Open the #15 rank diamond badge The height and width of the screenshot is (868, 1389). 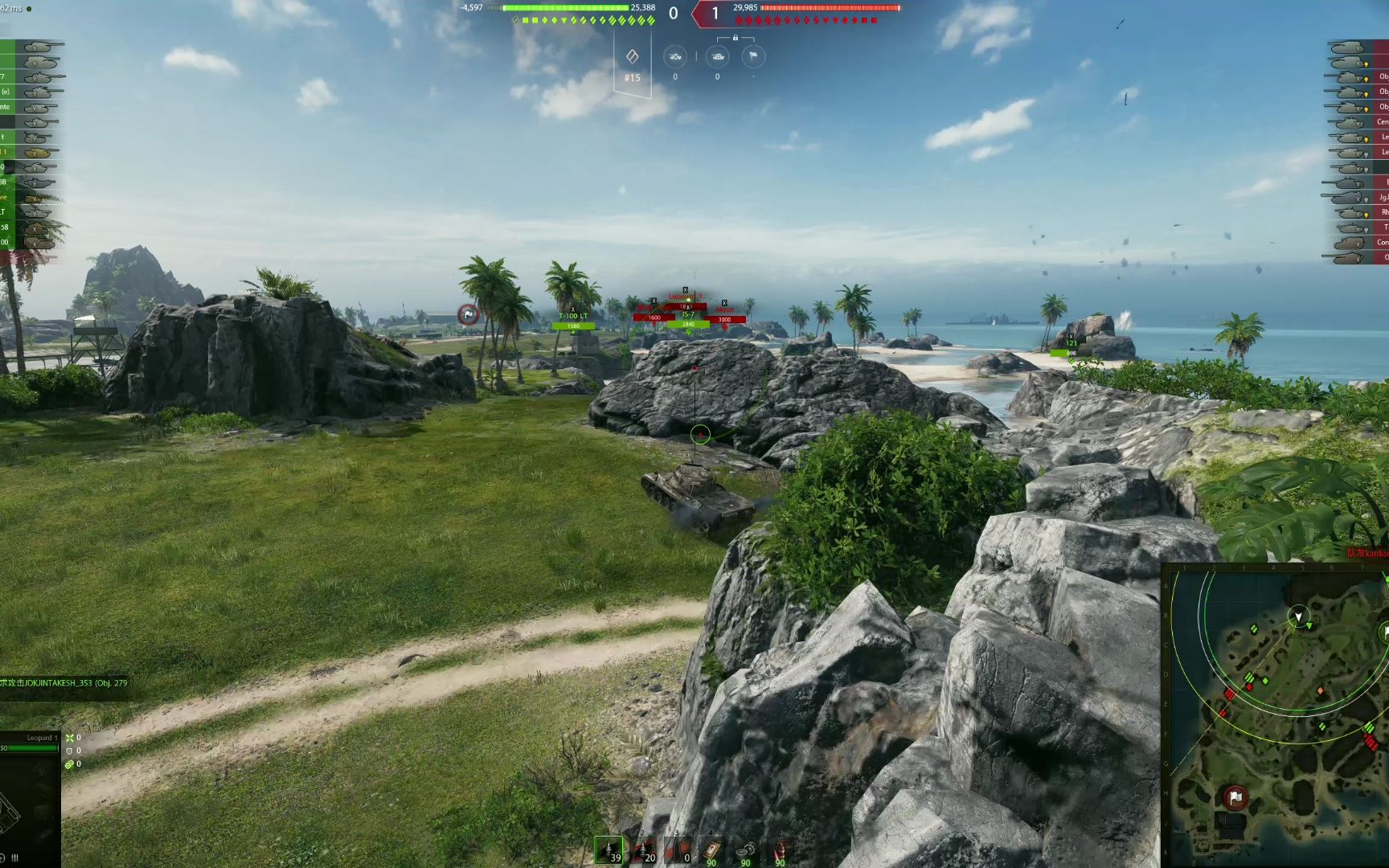[x=633, y=58]
